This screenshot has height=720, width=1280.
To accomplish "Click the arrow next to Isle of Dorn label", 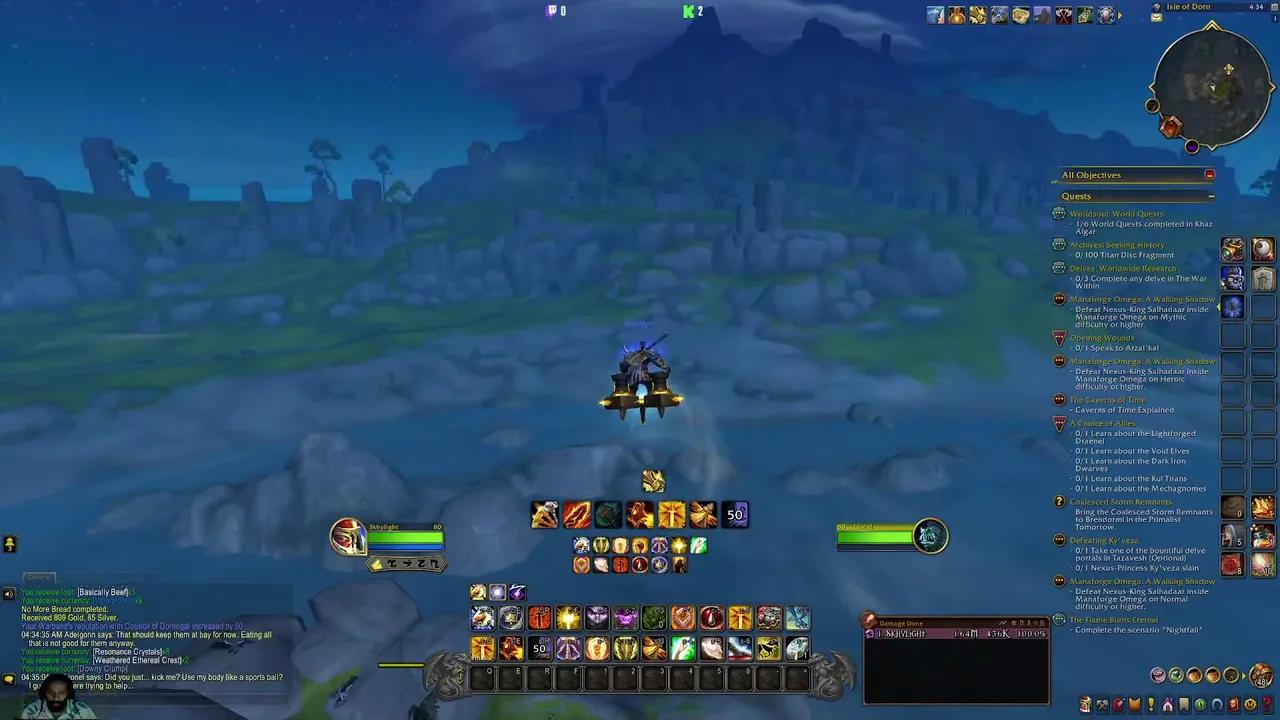I will pos(1156,7).
